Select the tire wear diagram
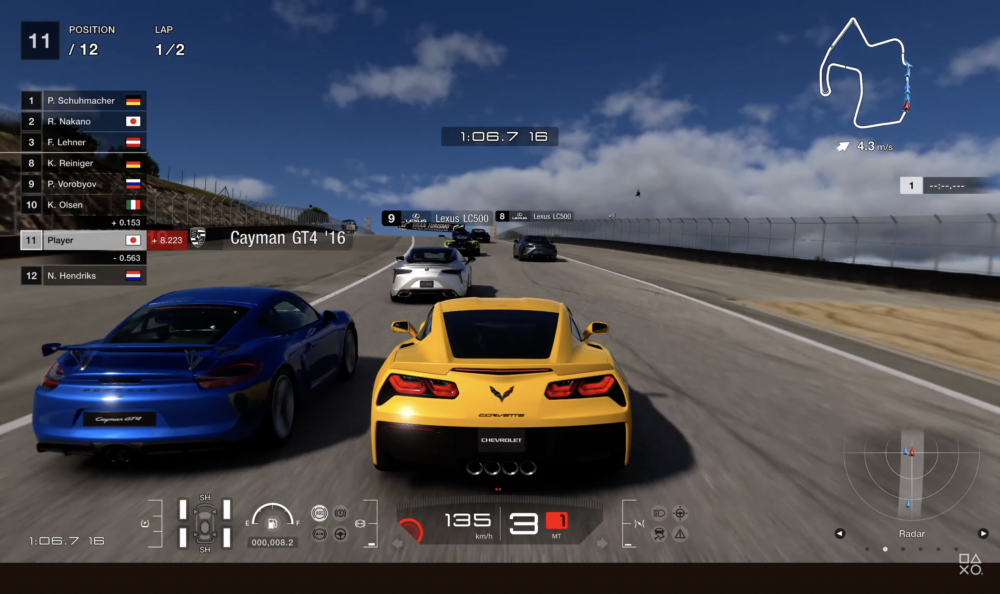 [205, 523]
